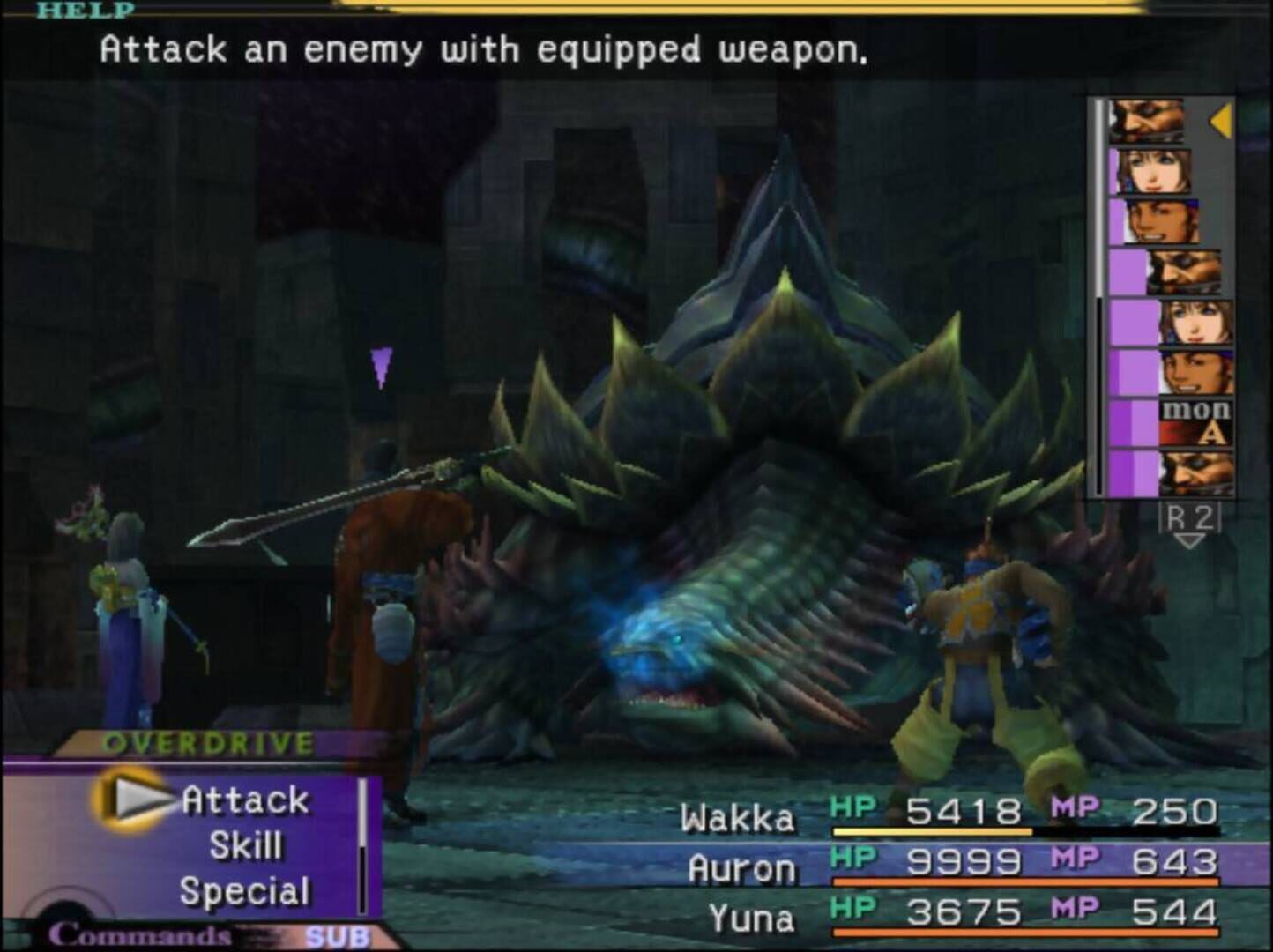Click the OVERDRIVE banner label
Screen dimensions: 1273x952
207,740
